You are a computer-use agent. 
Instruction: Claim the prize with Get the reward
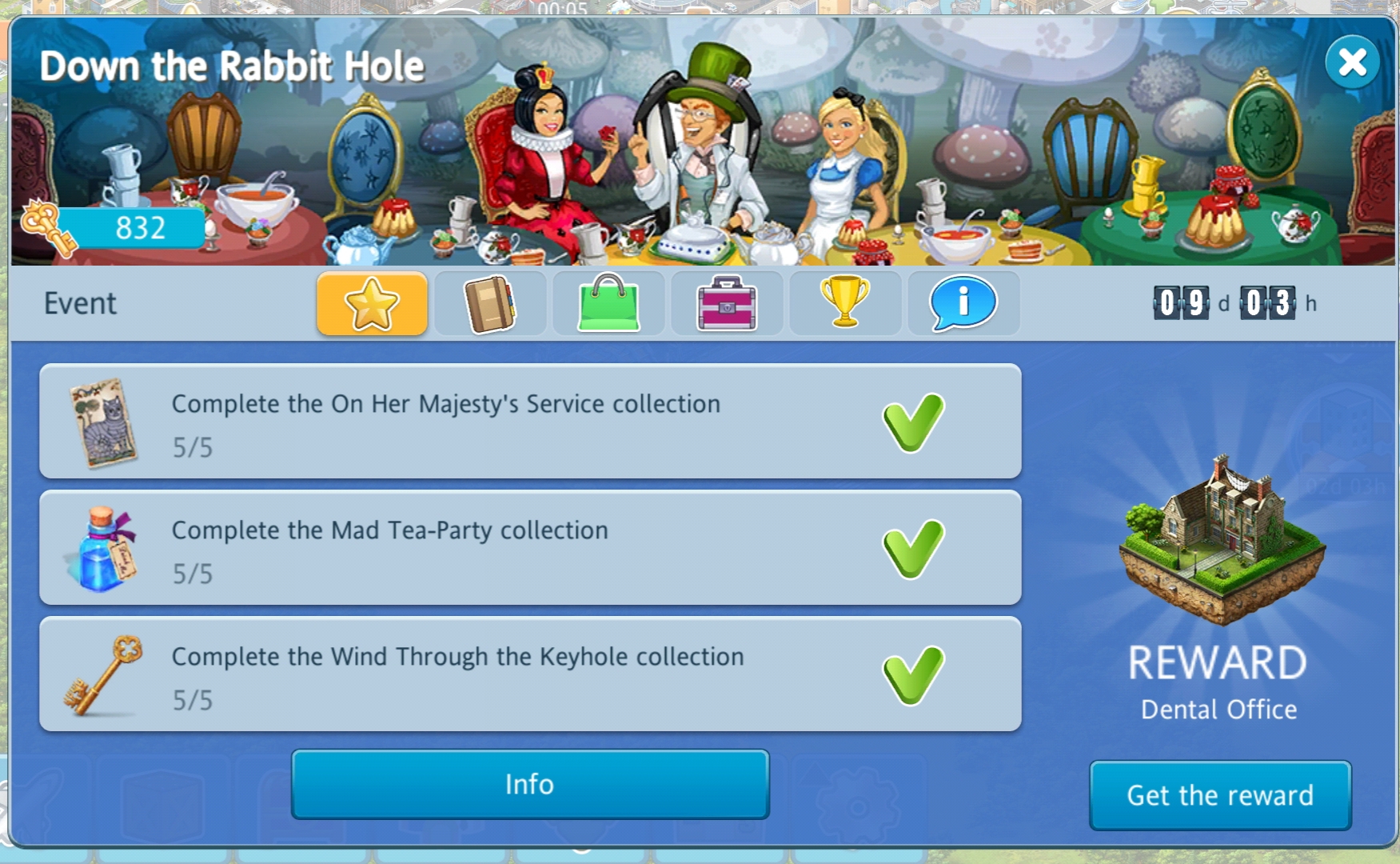click(1220, 795)
